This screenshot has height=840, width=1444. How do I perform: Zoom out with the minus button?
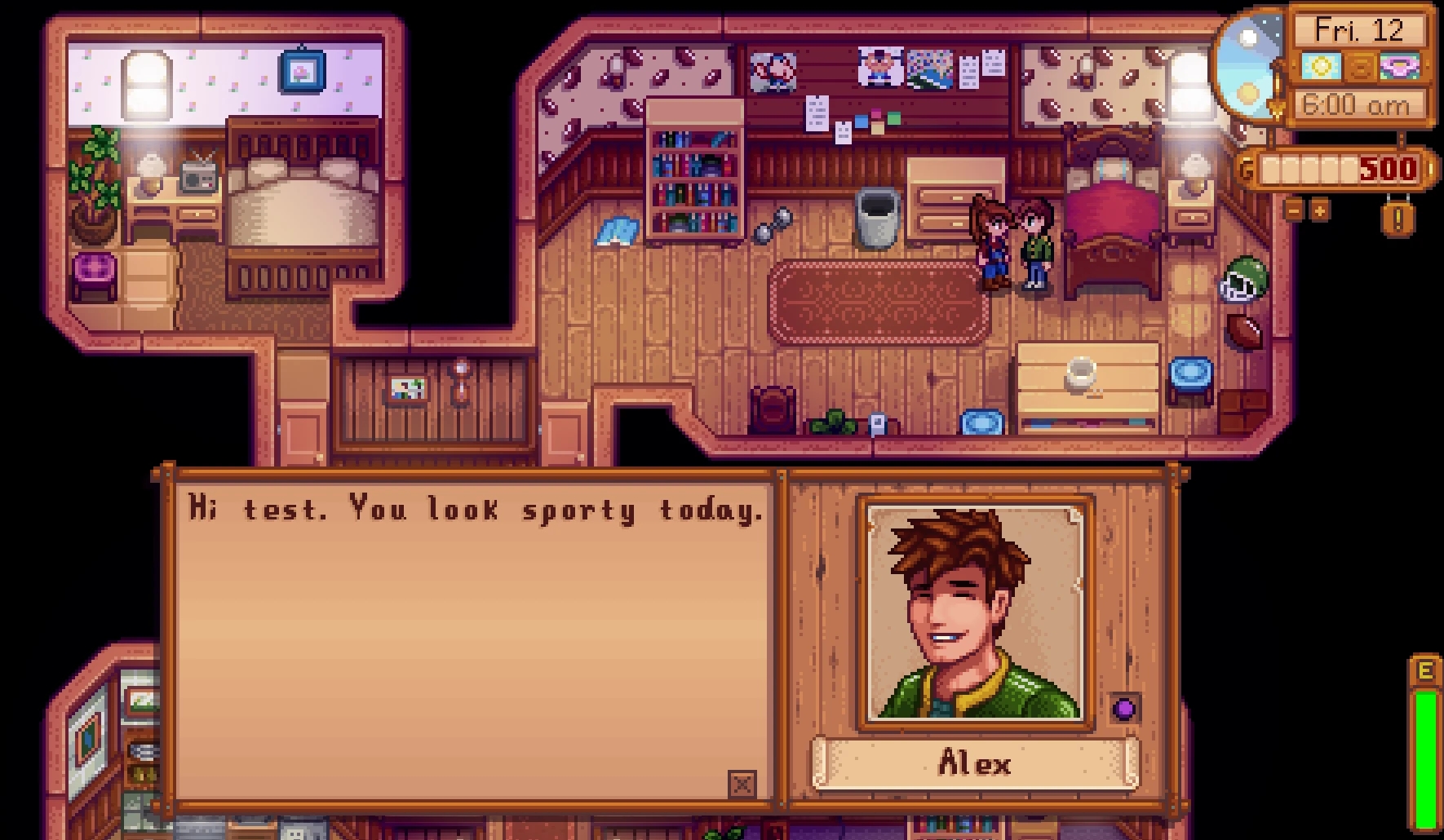point(1295,210)
